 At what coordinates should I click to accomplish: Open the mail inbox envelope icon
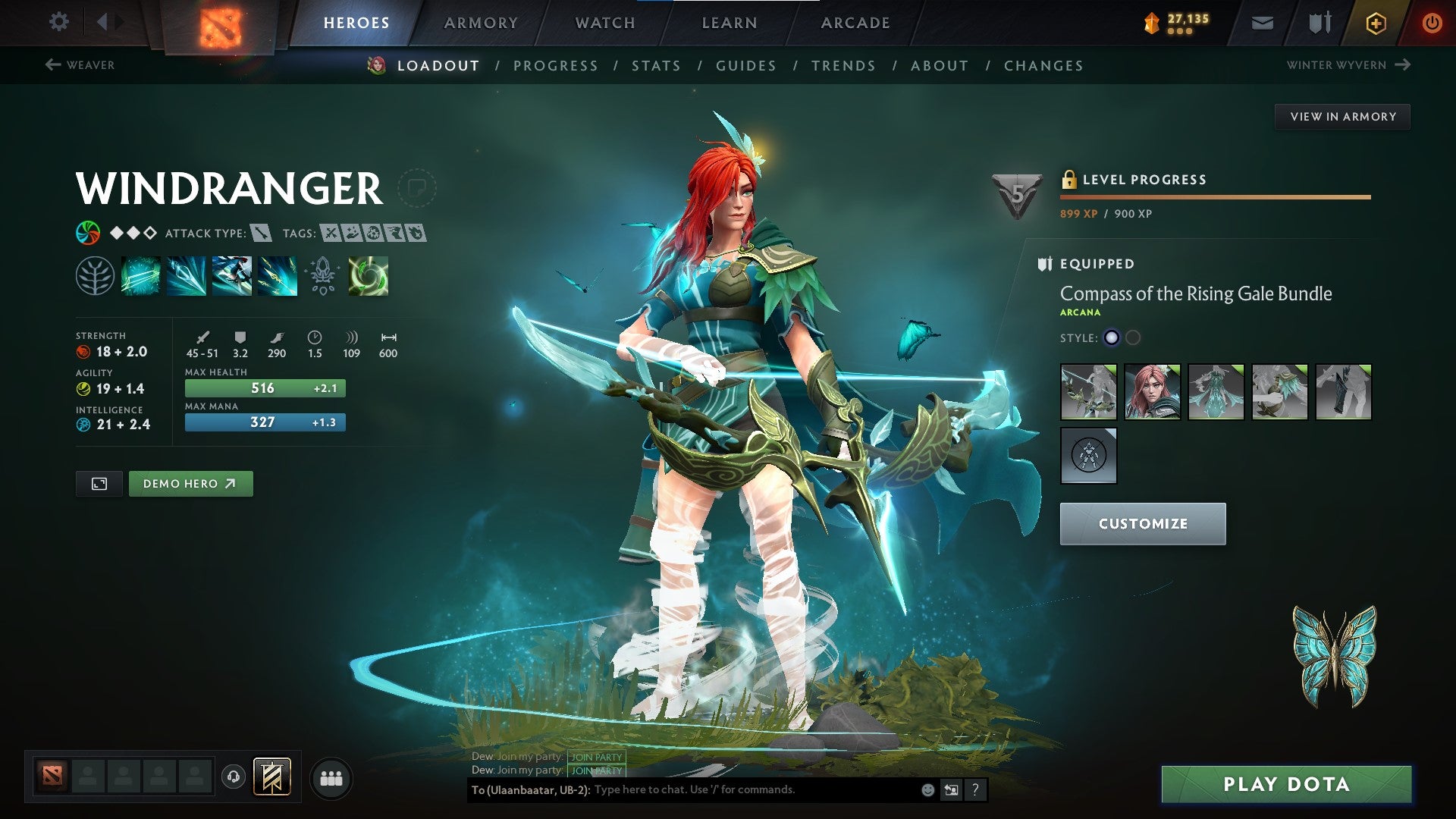(1262, 24)
